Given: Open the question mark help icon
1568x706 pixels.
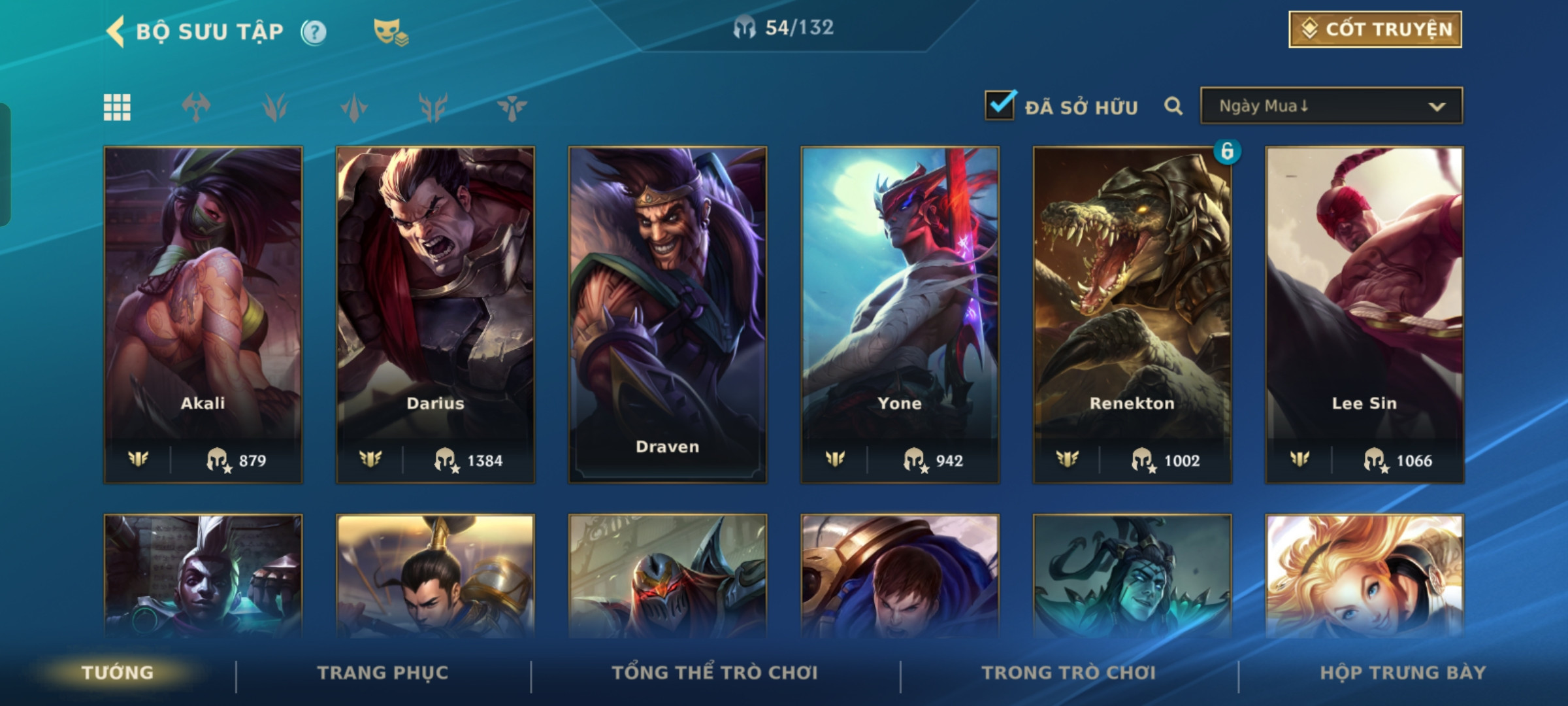Looking at the screenshot, I should click(x=314, y=32).
